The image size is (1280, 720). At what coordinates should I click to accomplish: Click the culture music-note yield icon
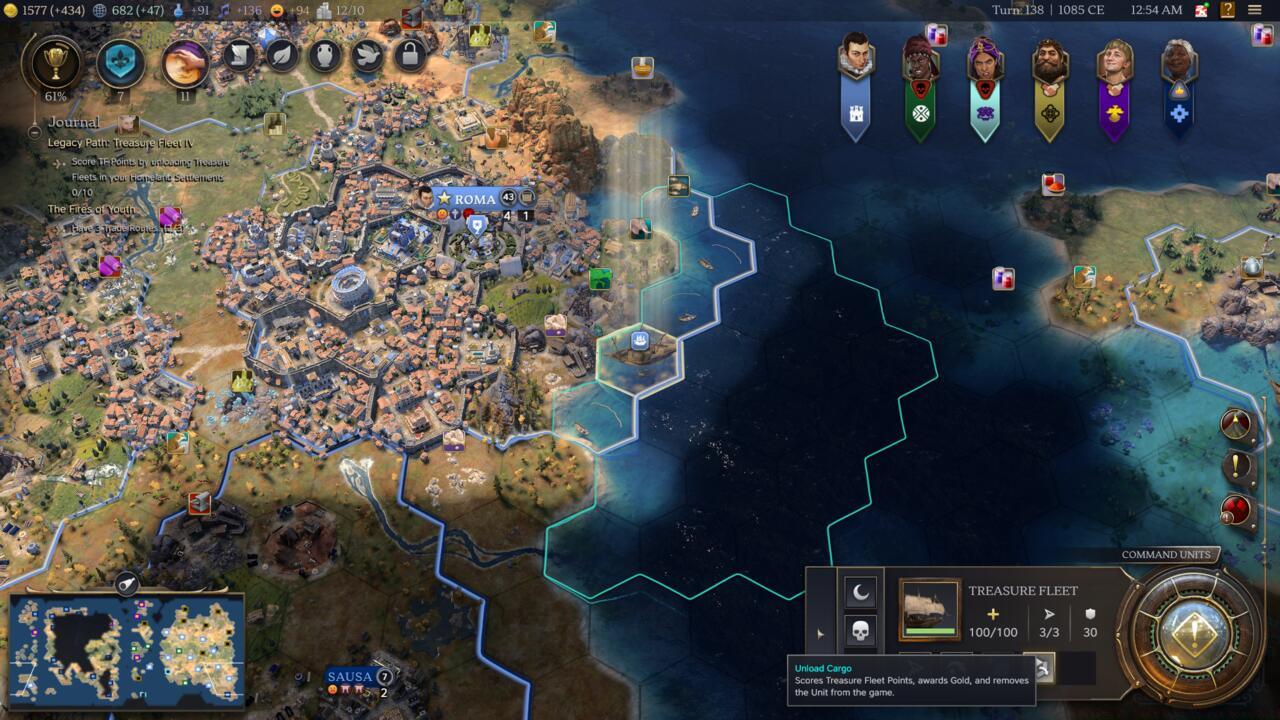[224, 12]
